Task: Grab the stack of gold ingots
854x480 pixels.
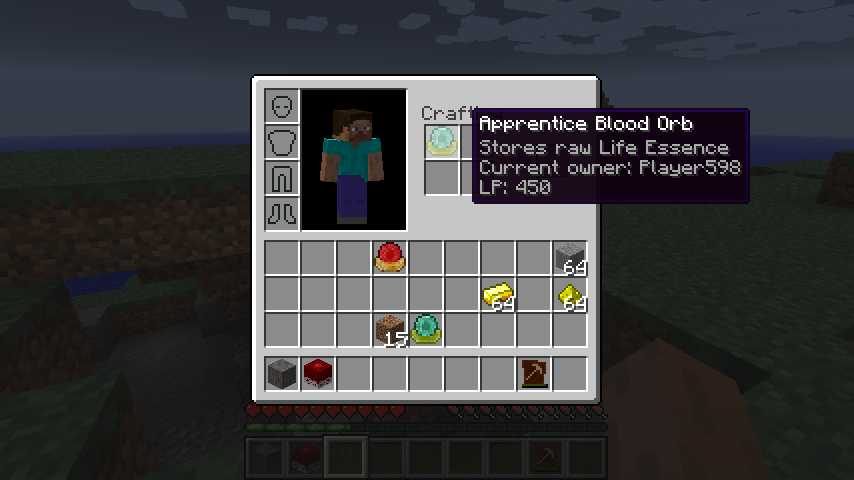Action: pyautogui.click(x=498, y=294)
